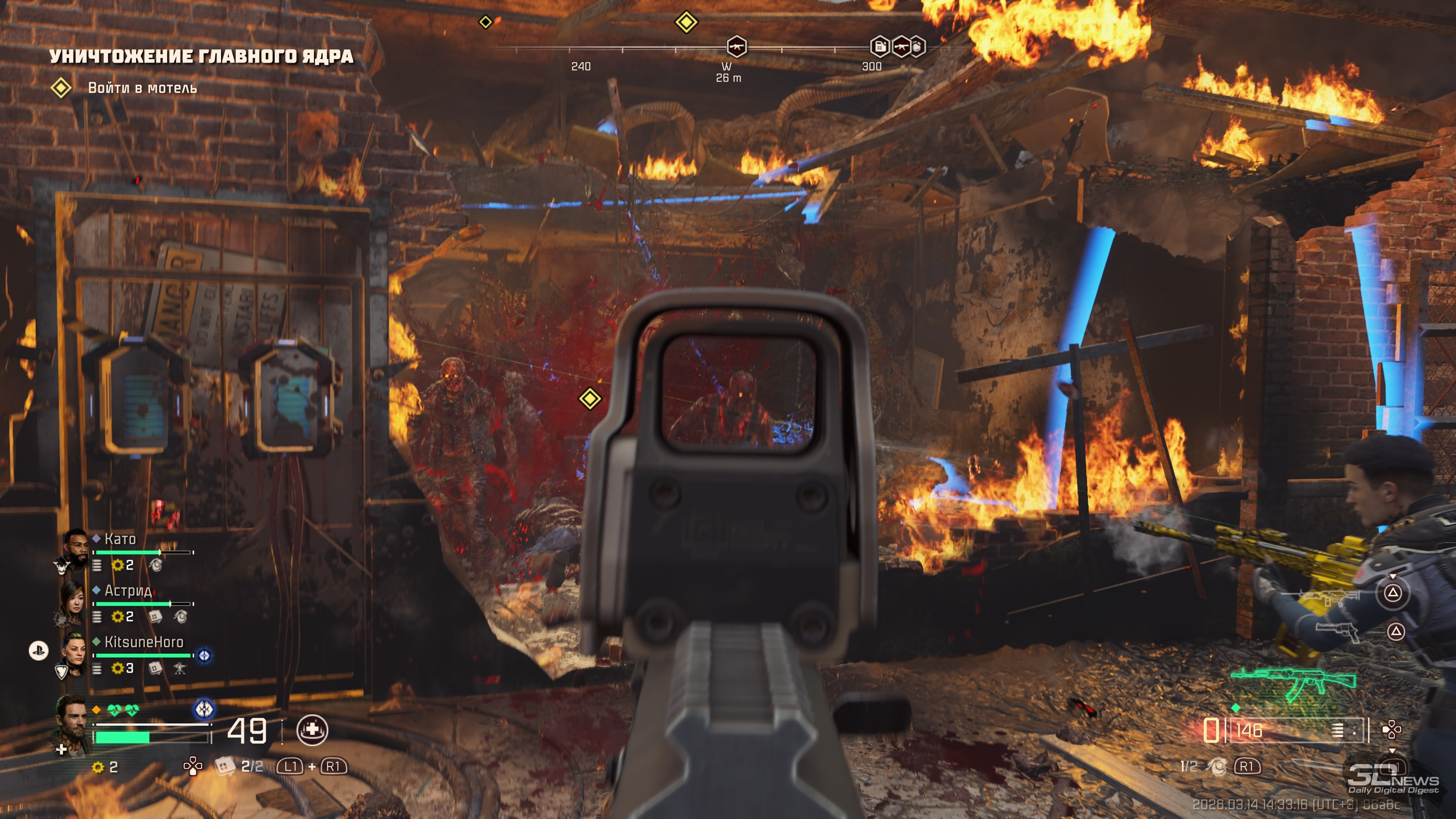Select the "Войти в мотель" objective entry

click(x=142, y=88)
